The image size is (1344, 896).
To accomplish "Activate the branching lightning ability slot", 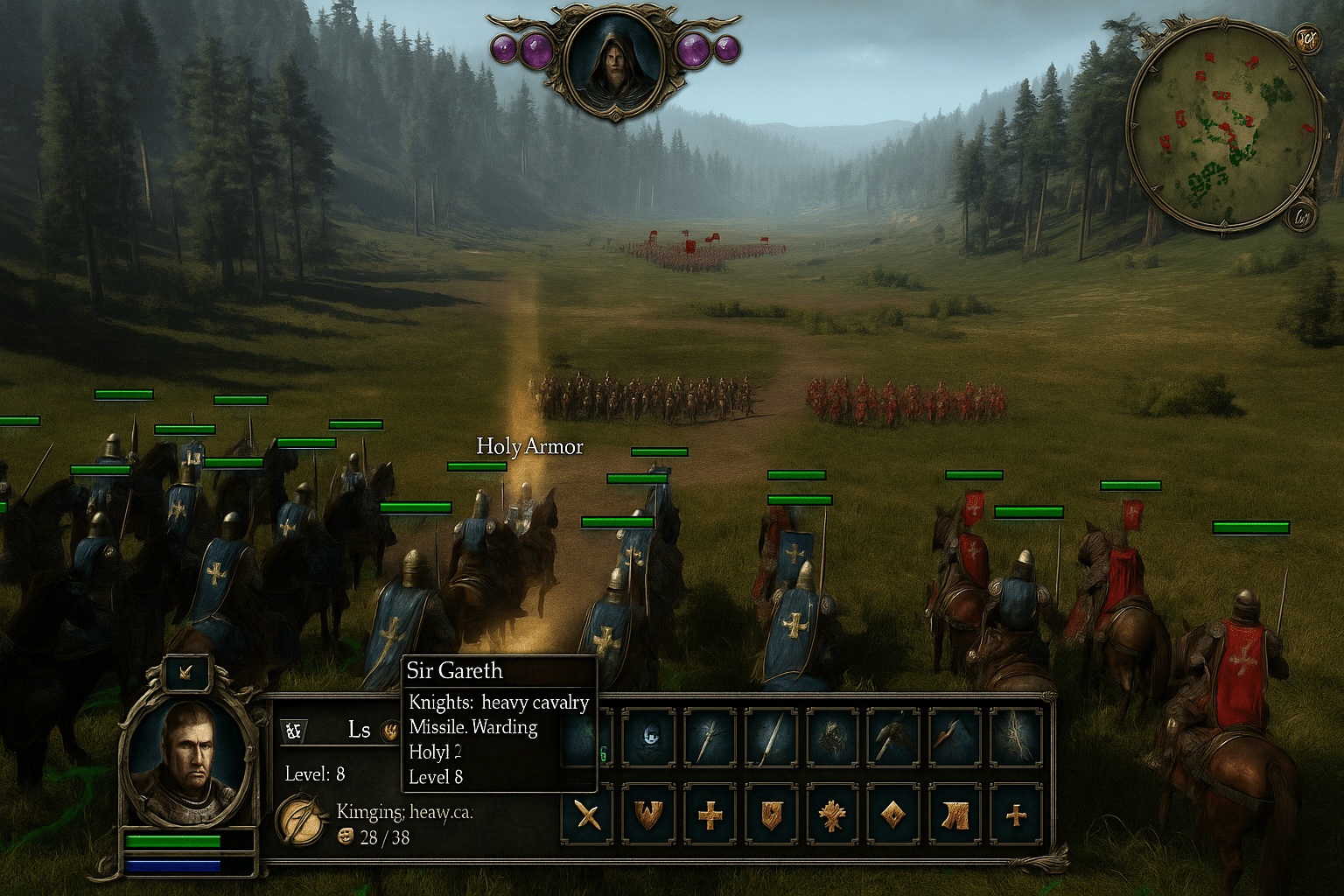I will tap(1016, 737).
